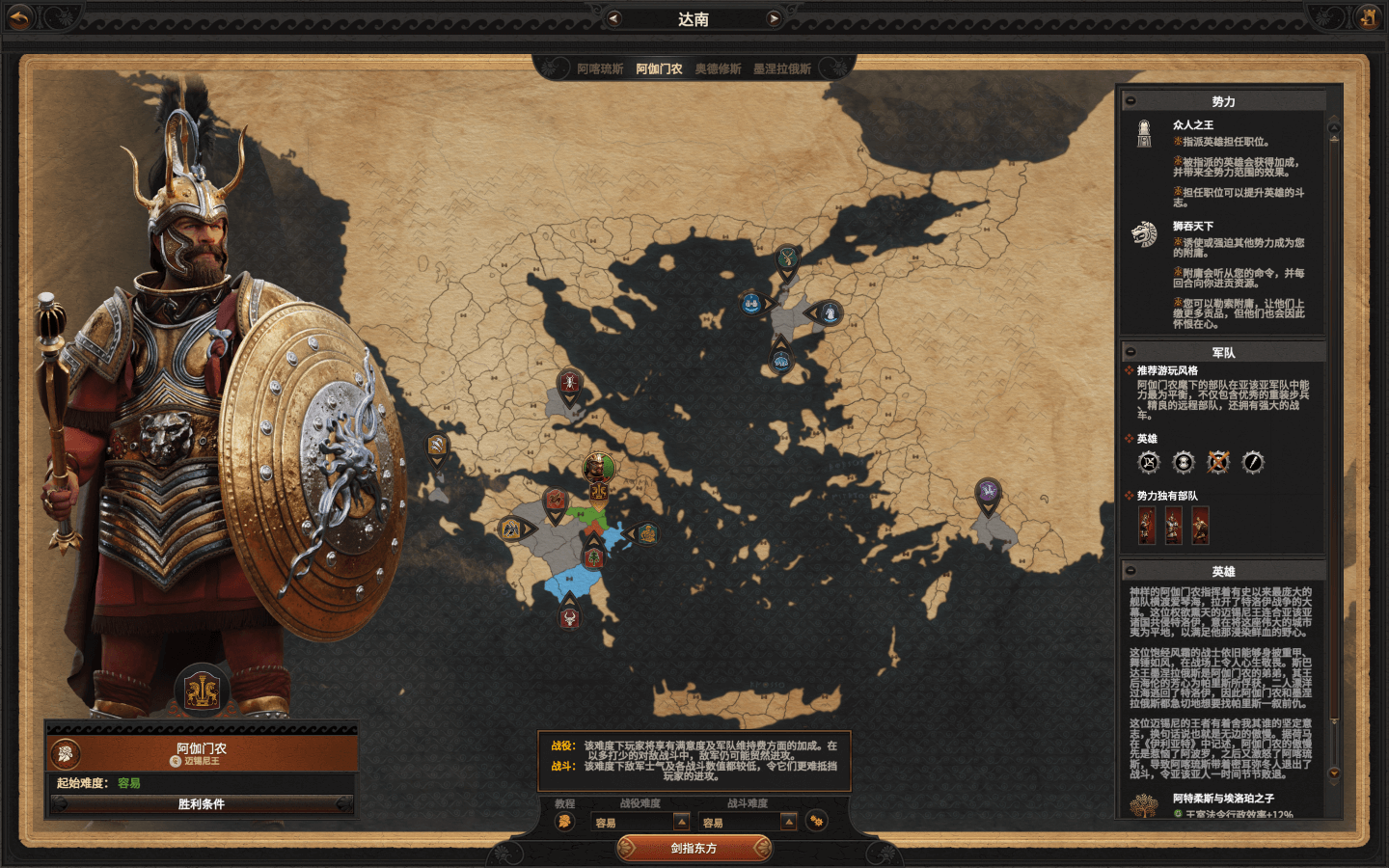
Task: Choose the 奥德修斯 hero tab
Action: coord(718,69)
